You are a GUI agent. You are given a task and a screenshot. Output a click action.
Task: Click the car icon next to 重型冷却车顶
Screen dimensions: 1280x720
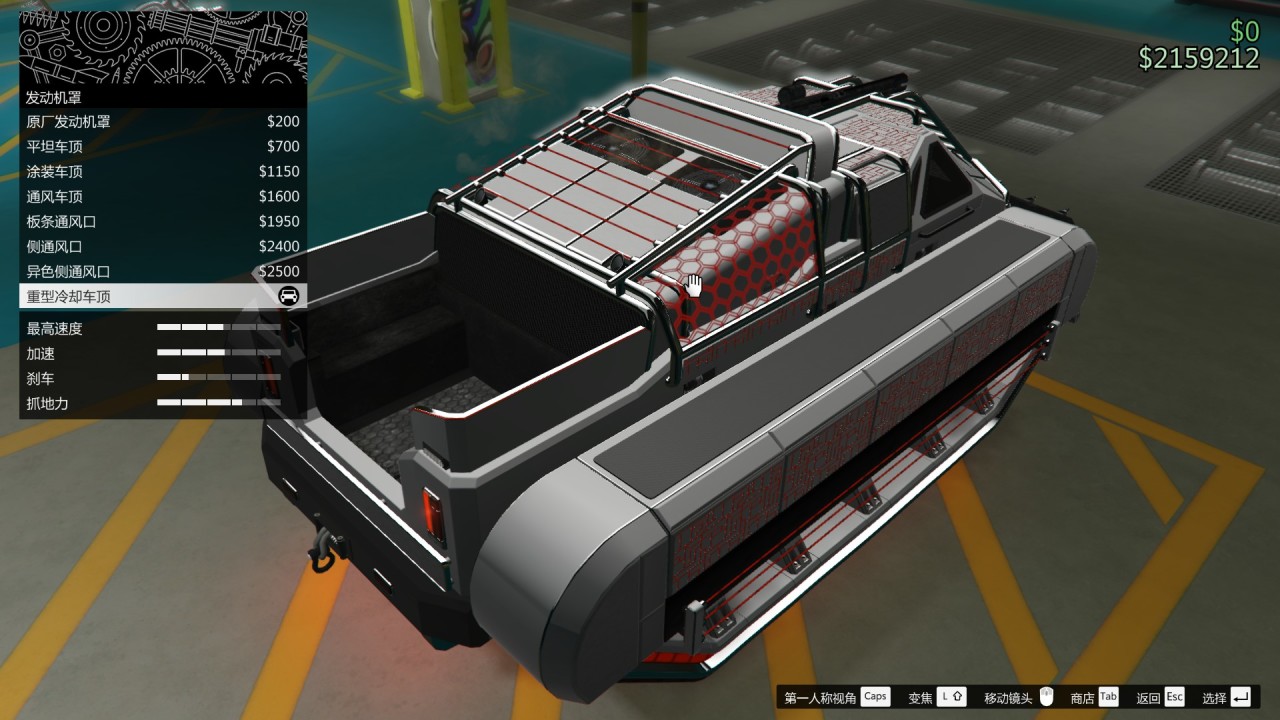tap(290, 296)
